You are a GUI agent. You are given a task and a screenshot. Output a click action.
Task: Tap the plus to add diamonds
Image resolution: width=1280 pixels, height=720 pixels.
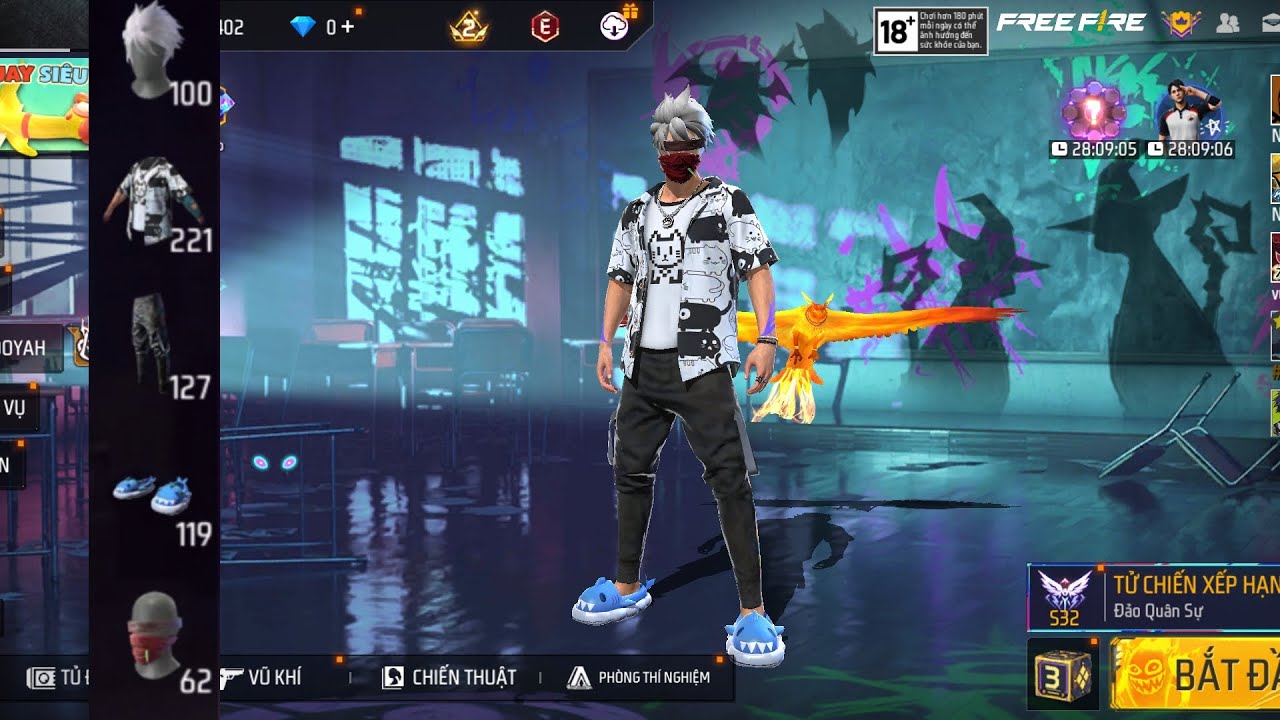pos(348,27)
